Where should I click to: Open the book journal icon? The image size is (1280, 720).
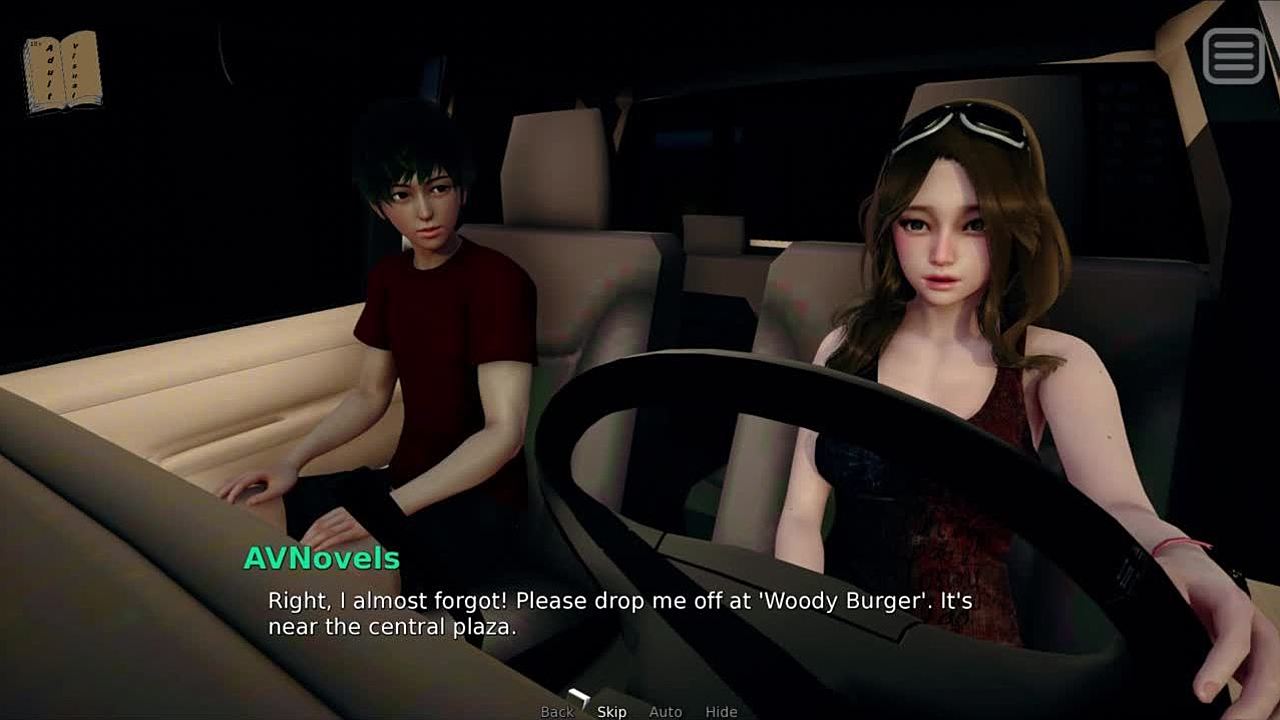[62, 71]
